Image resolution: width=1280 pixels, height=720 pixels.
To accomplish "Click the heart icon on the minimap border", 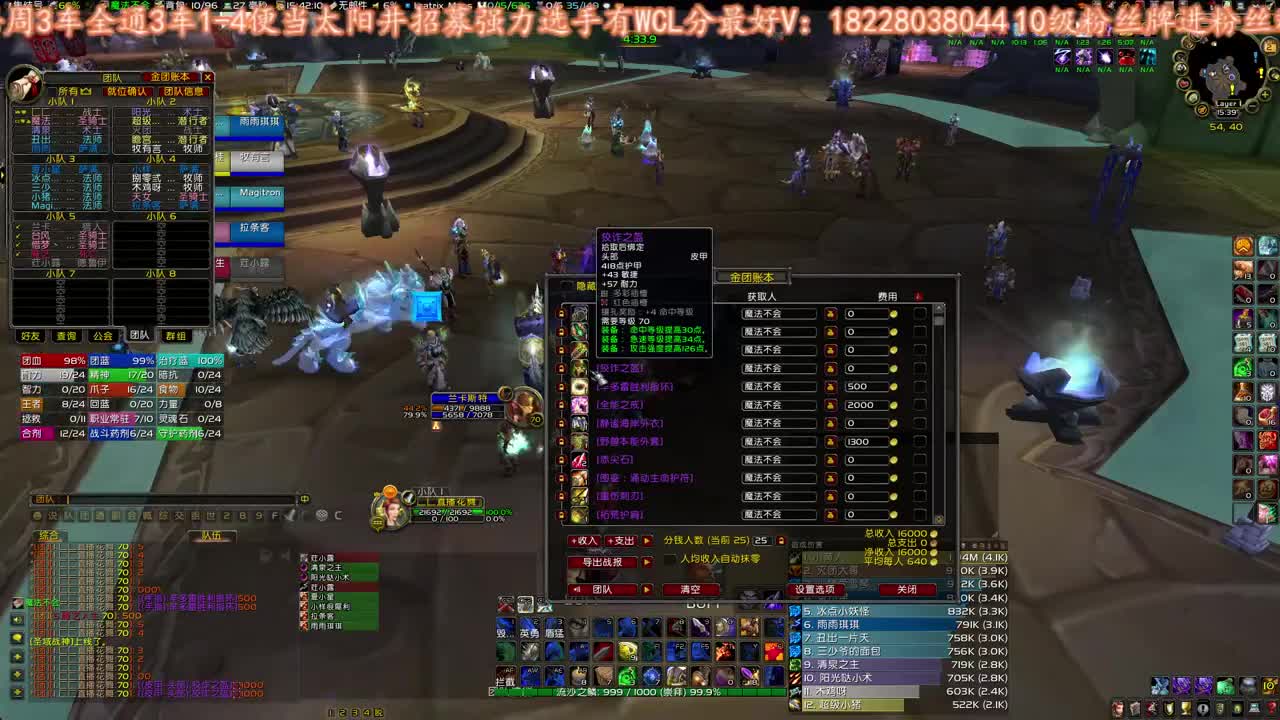I will point(1184,84).
